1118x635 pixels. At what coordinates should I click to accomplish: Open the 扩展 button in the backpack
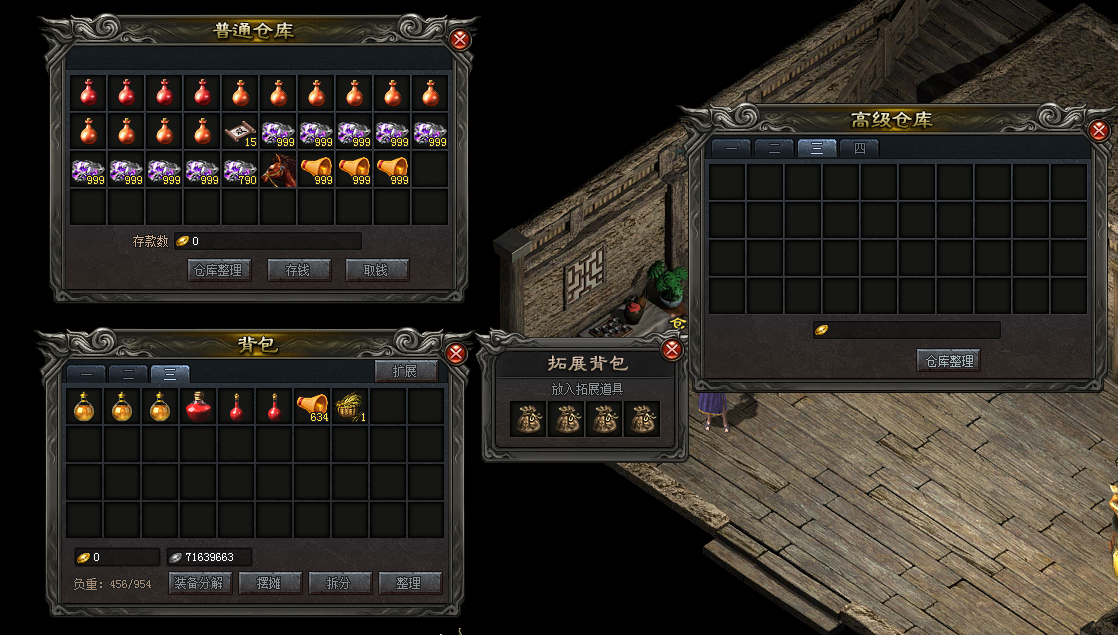[406, 371]
